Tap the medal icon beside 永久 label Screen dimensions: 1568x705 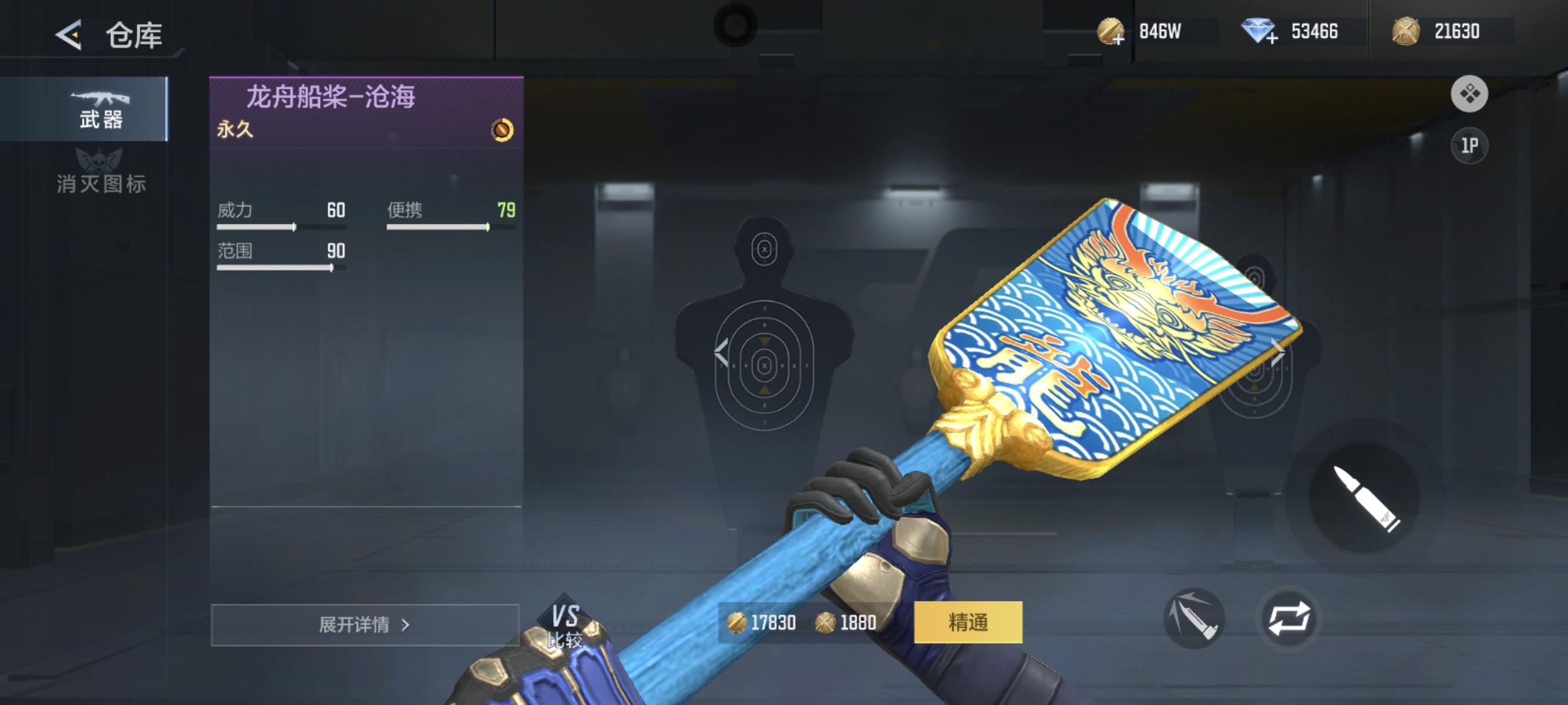point(501,130)
